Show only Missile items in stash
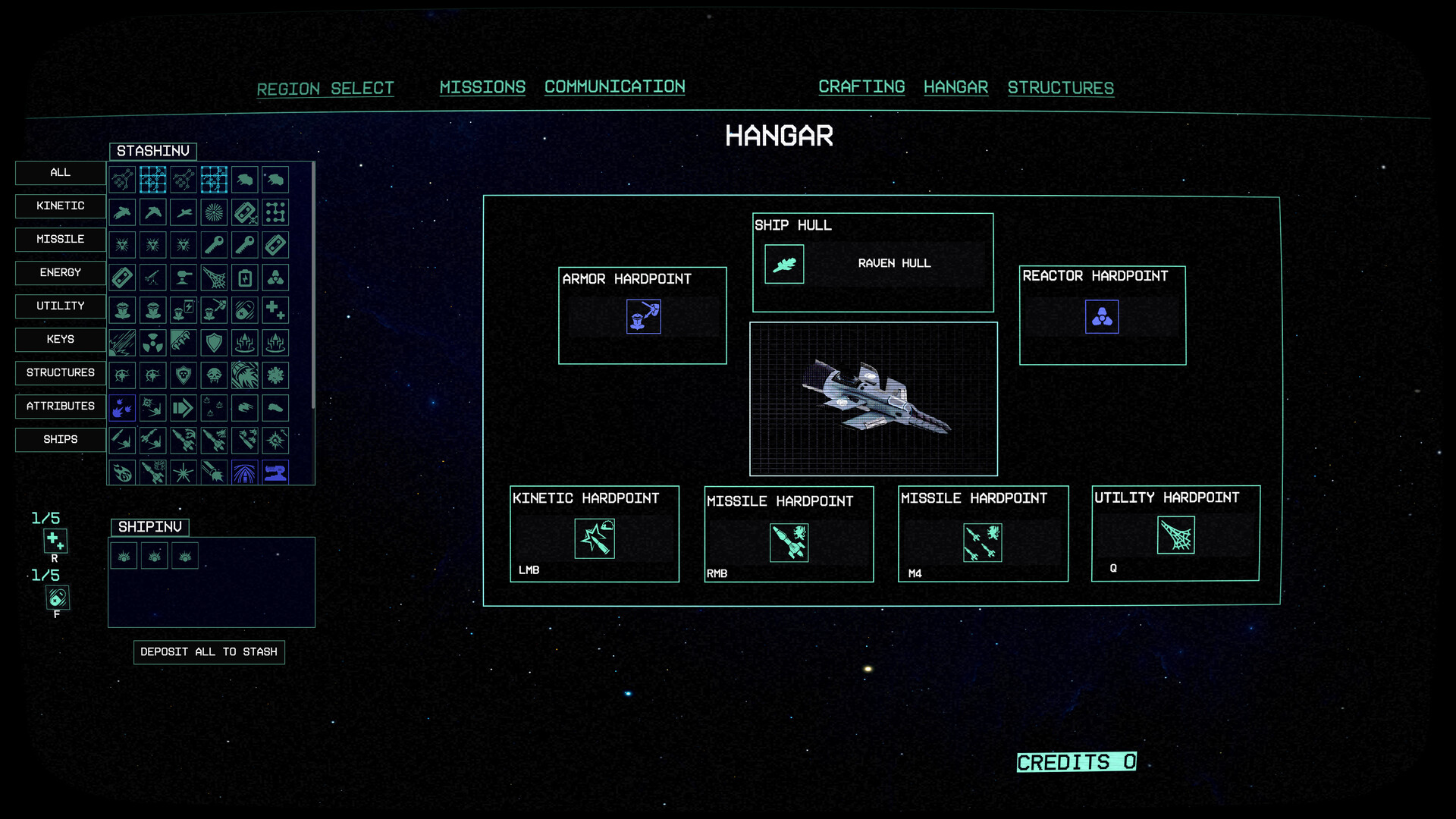Screen dimensions: 1456x819 click(x=61, y=240)
